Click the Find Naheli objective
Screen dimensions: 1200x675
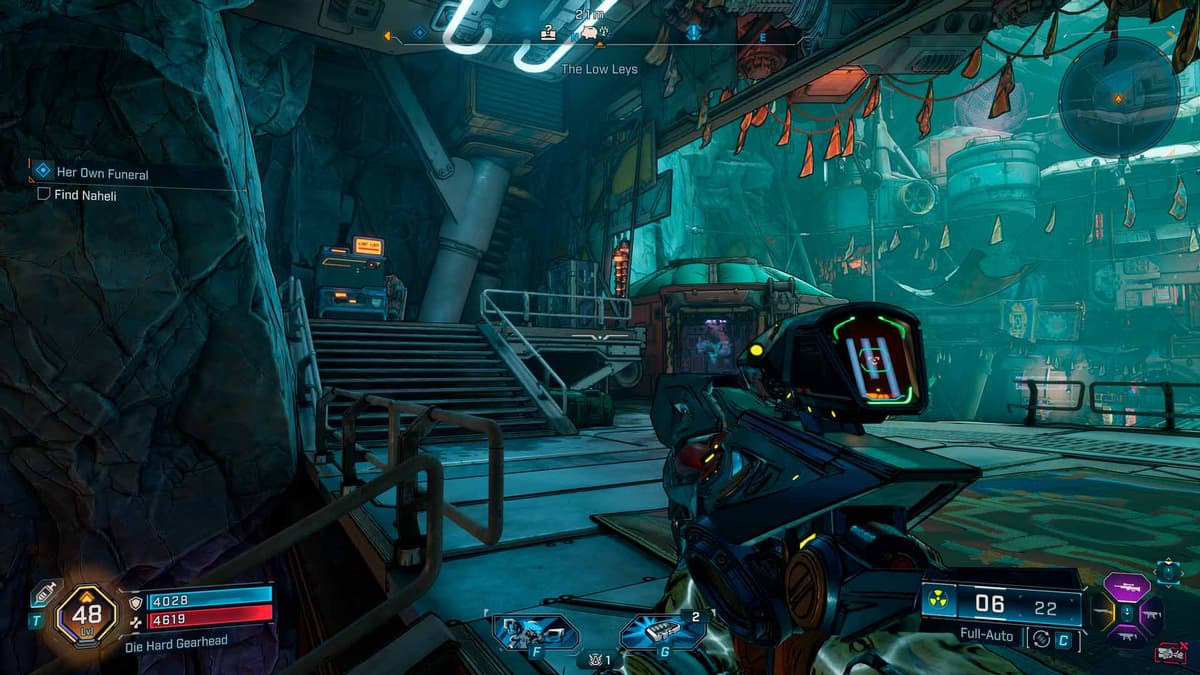85,196
